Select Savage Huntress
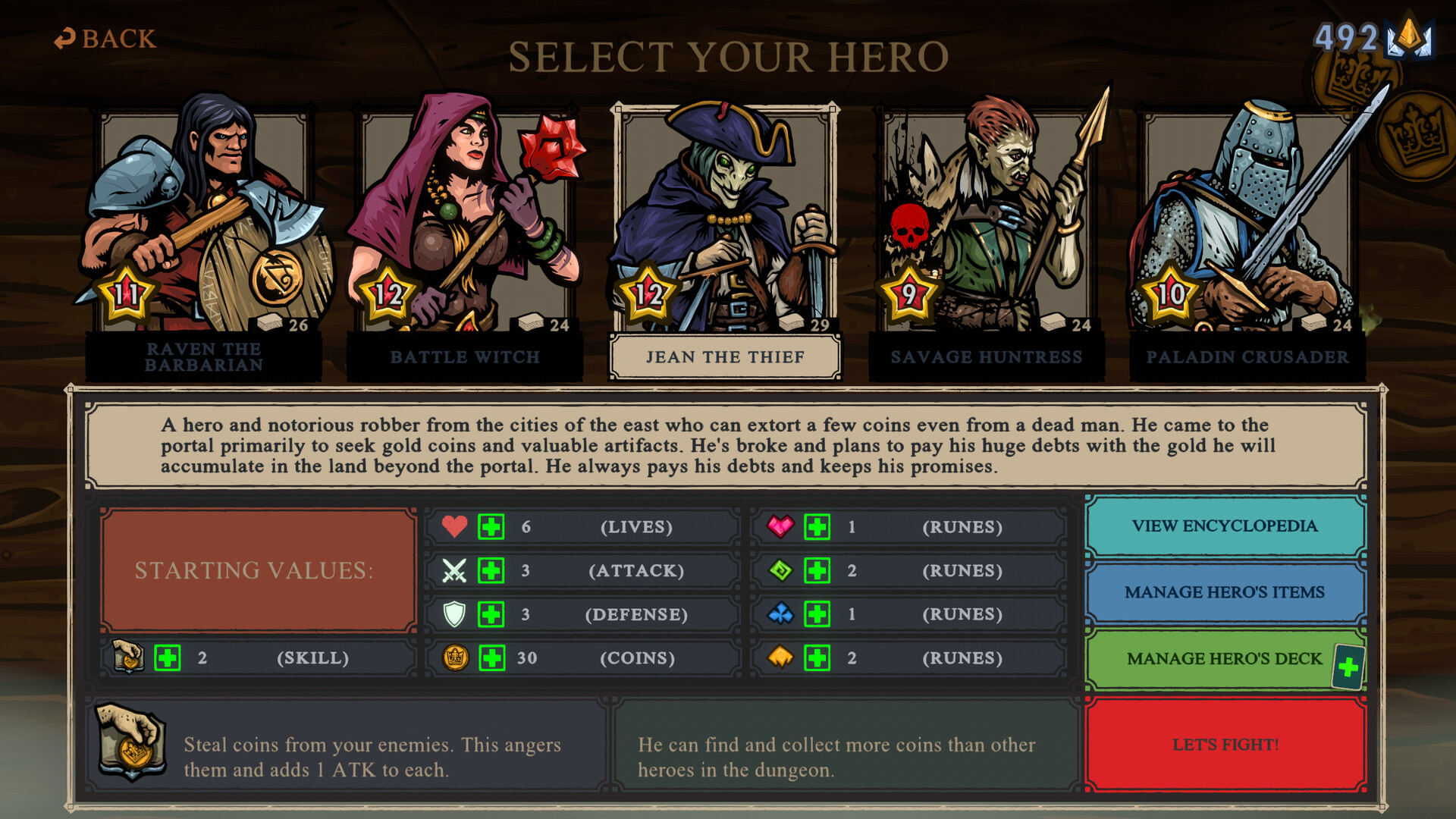The height and width of the screenshot is (819, 1456). point(988,220)
